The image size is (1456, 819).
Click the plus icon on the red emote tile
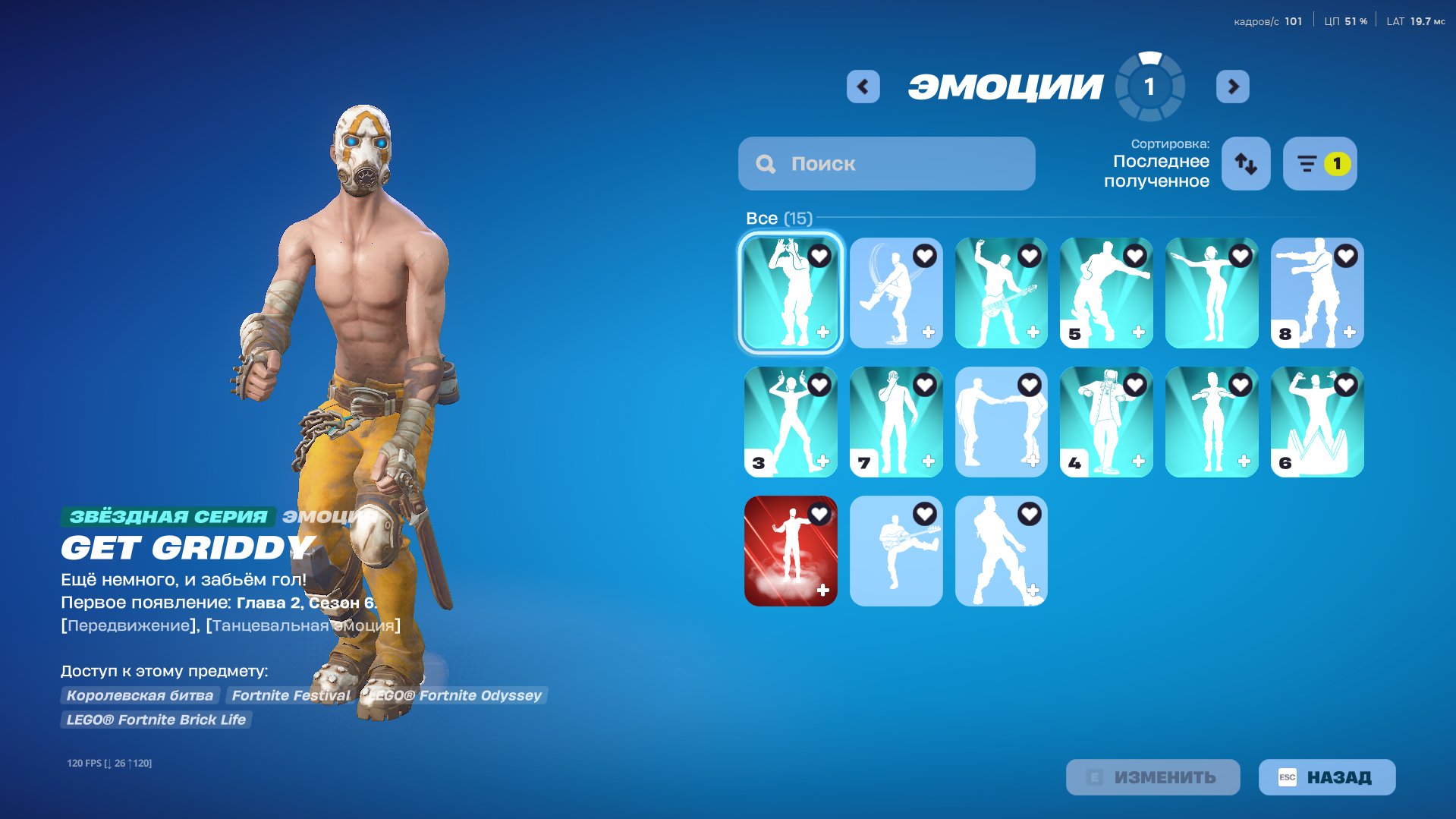[824, 588]
